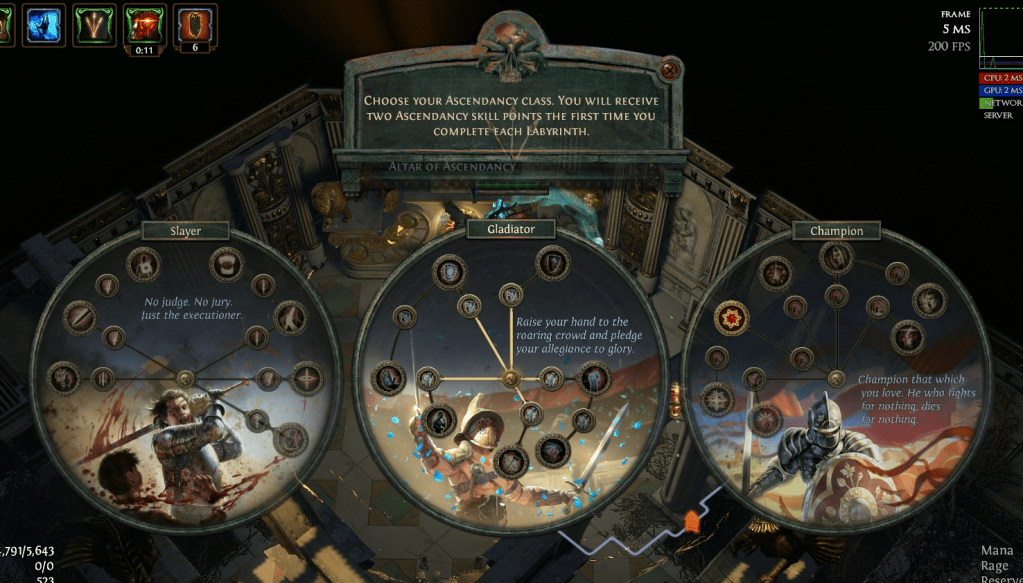
Task: Select the golden trident buff icon
Action: (95, 24)
